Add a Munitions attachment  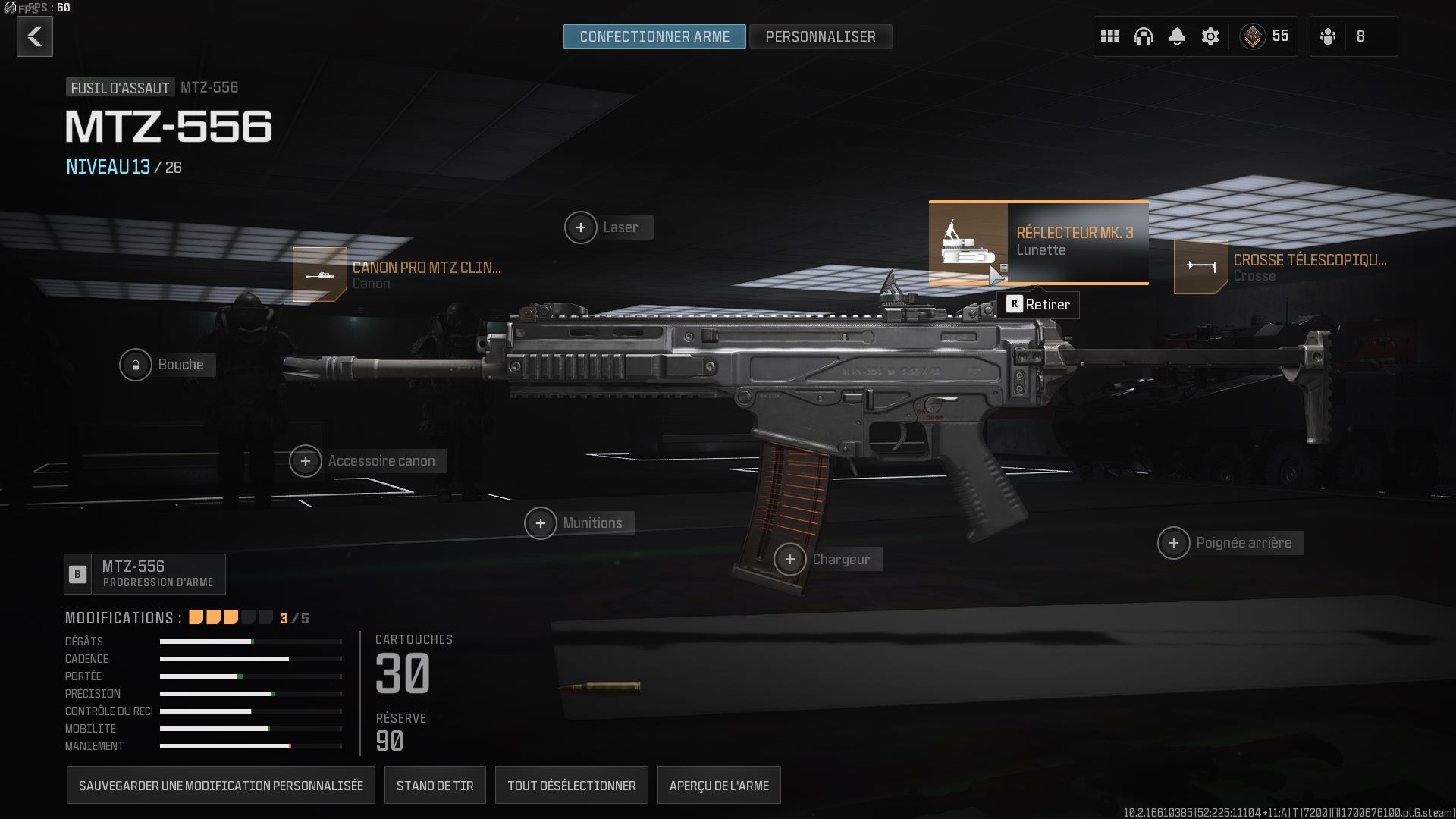[x=541, y=523]
